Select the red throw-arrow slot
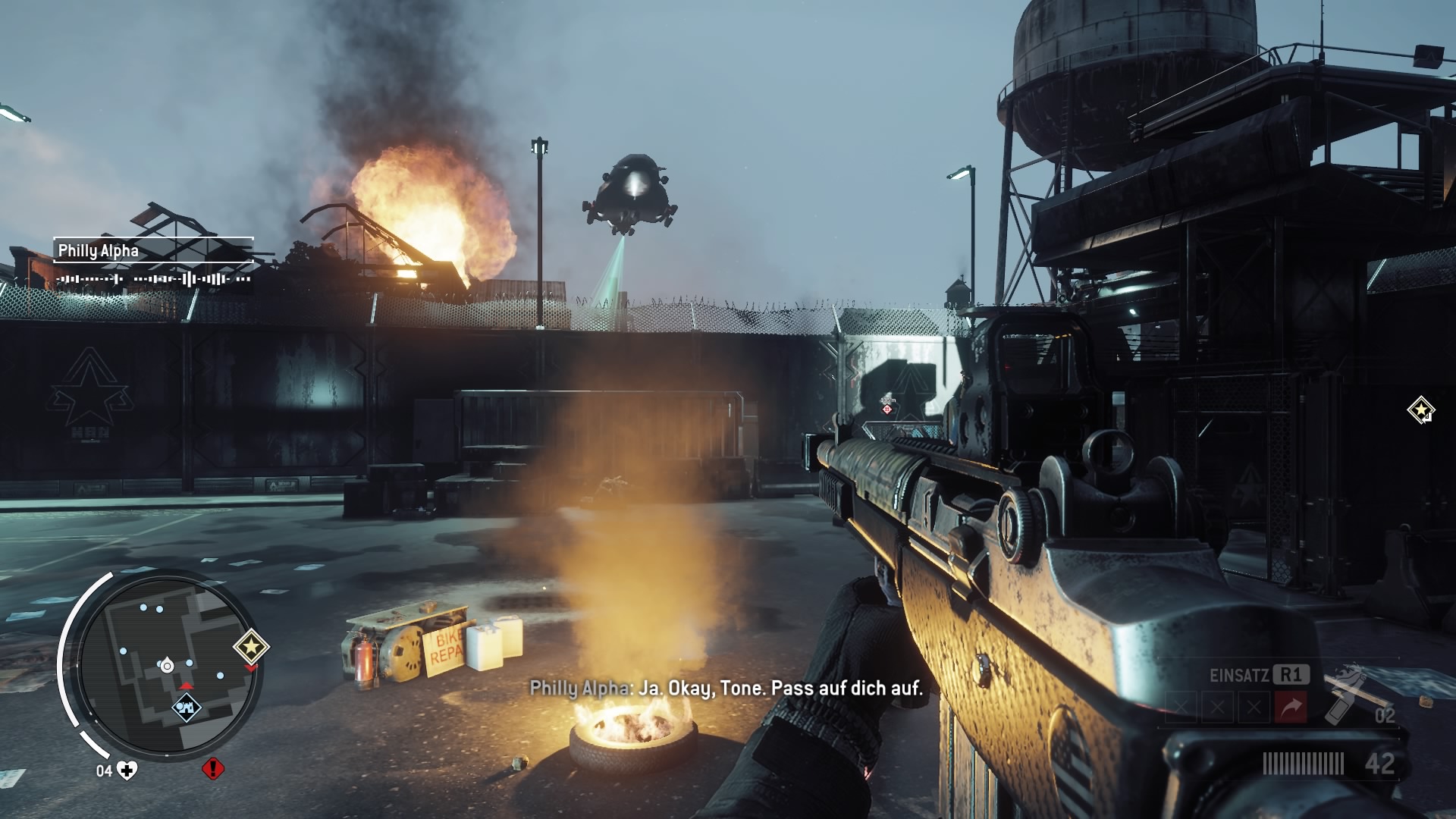The height and width of the screenshot is (819, 1456). [1291, 708]
